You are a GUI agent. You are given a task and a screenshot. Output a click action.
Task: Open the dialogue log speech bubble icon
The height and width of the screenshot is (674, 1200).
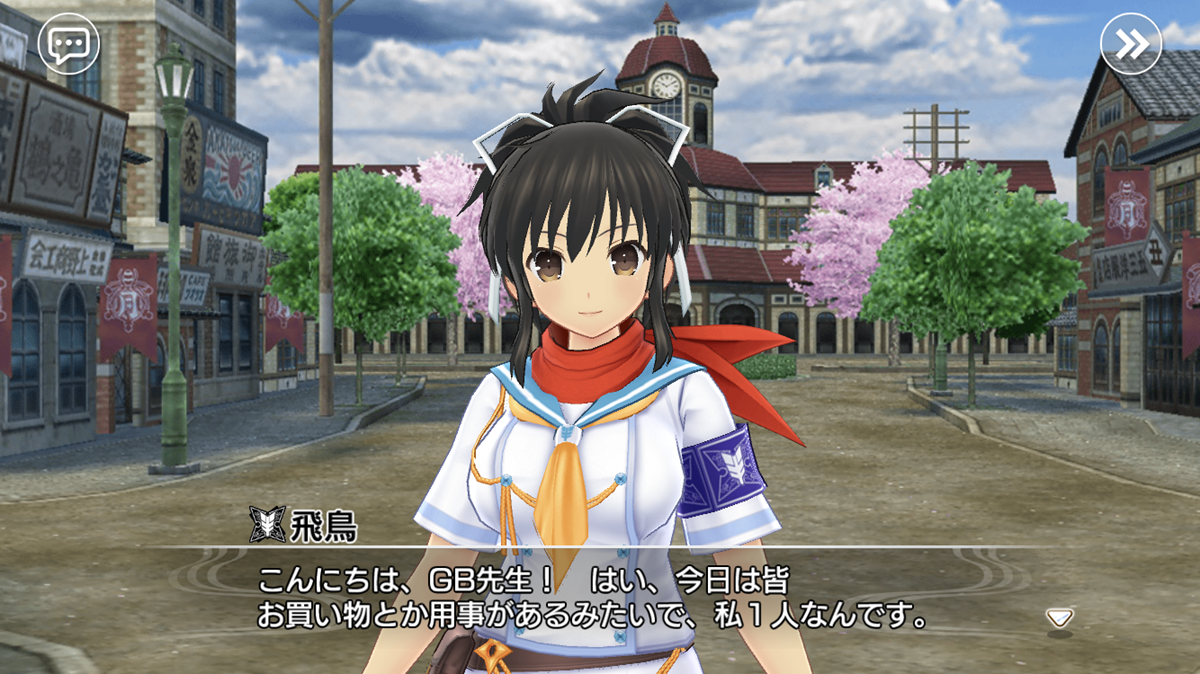coord(68,45)
